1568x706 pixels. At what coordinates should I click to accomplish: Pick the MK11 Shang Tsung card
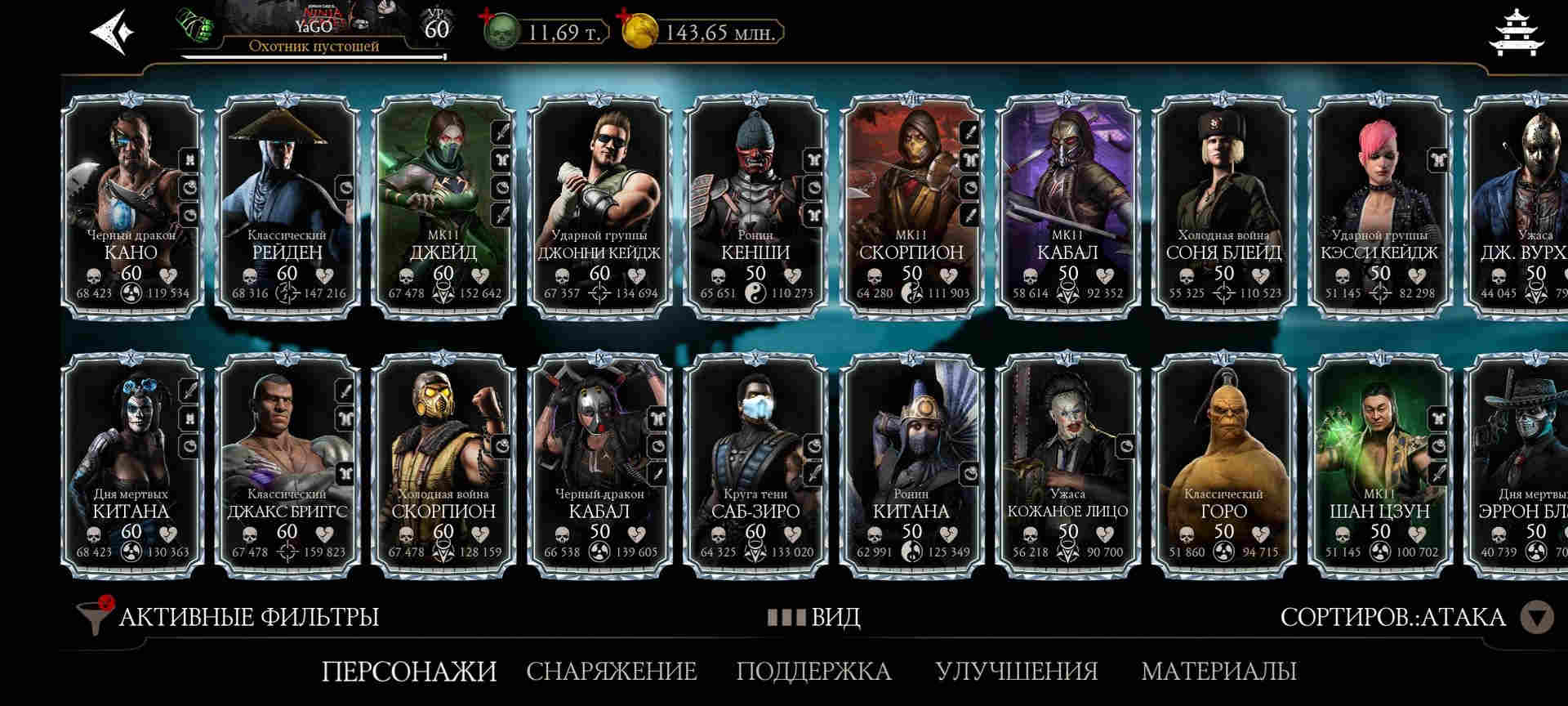tap(1379, 464)
